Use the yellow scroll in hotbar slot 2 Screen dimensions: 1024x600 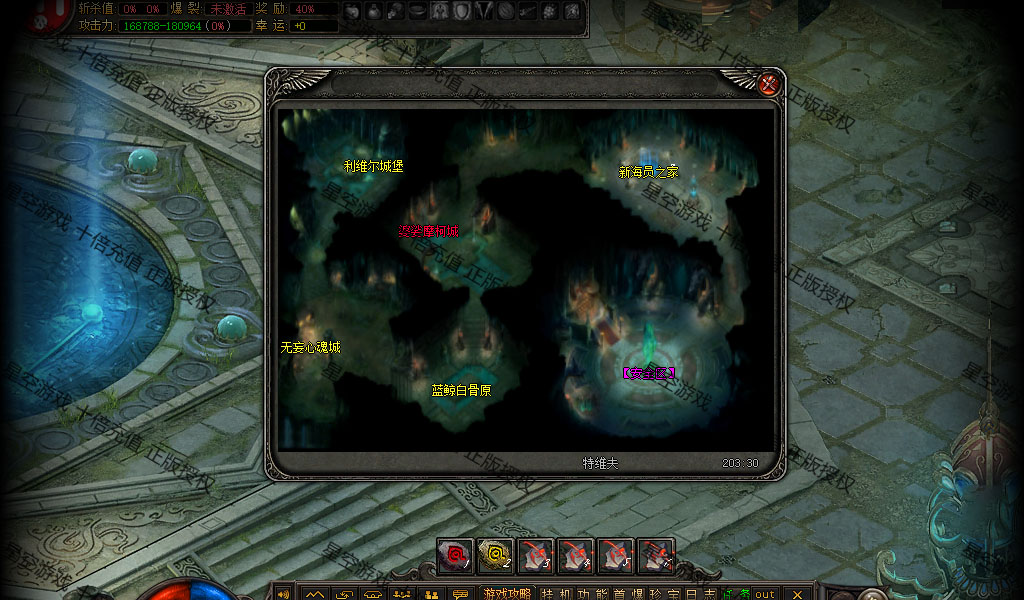[x=495, y=556]
